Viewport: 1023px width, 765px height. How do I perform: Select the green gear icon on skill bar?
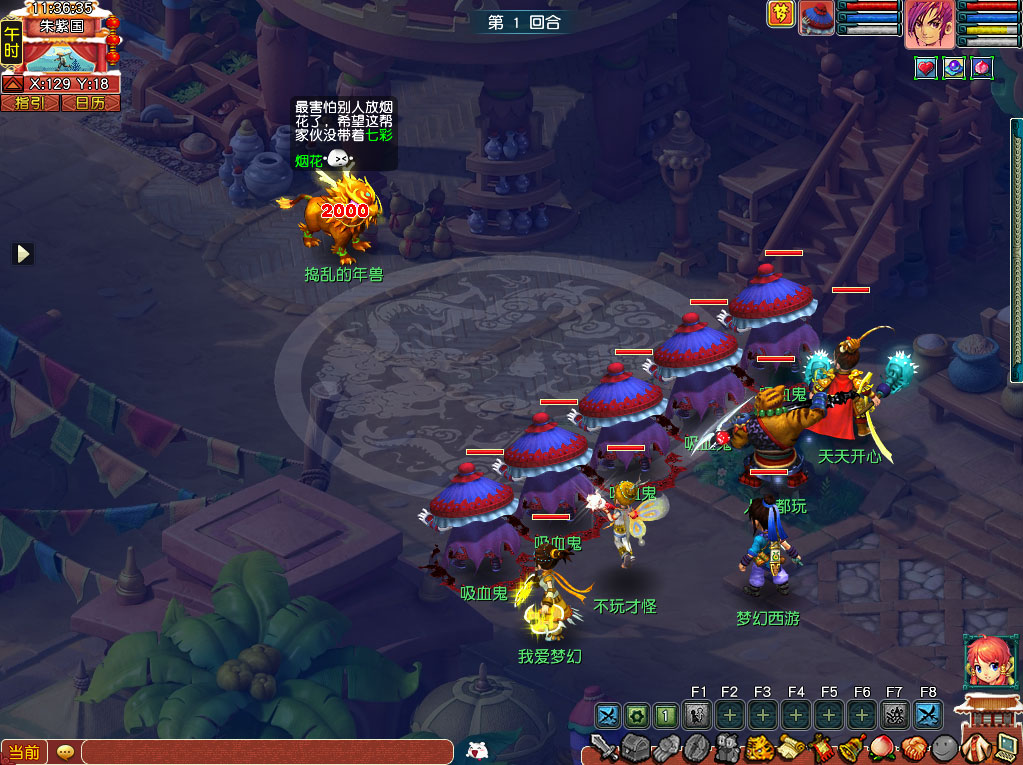point(636,715)
